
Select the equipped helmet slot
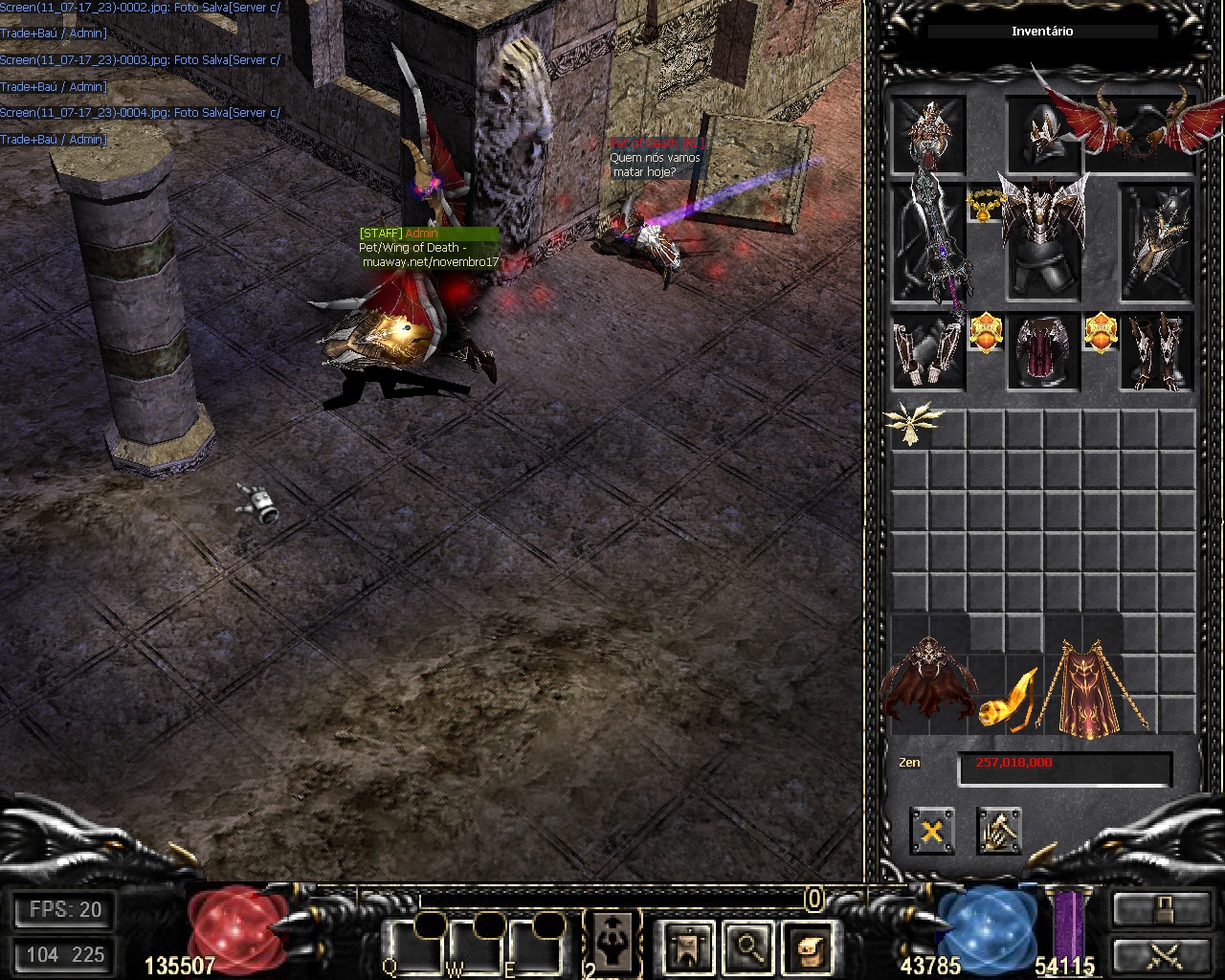[x=1041, y=134]
